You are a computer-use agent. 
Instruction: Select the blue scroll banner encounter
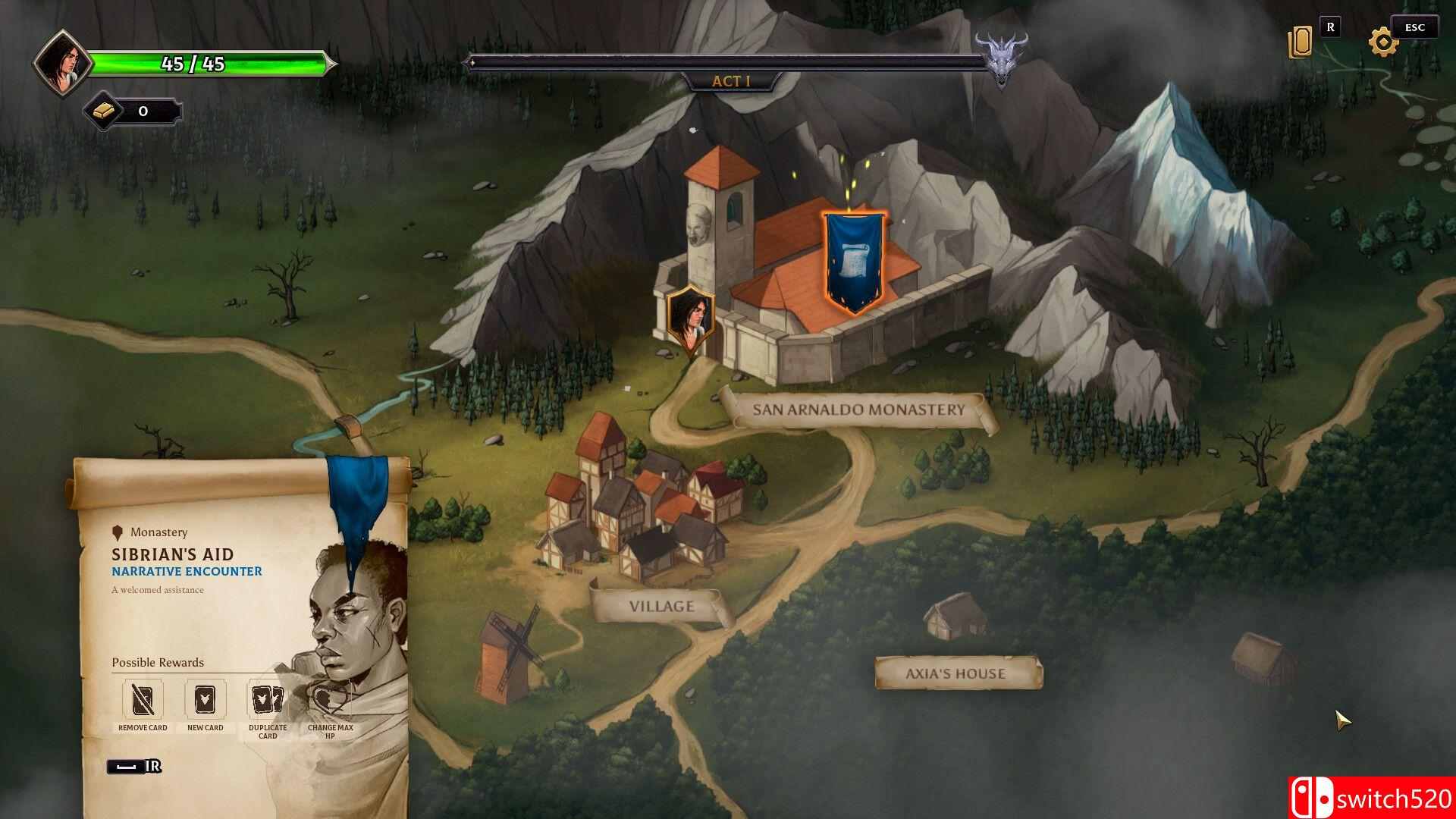(x=854, y=262)
